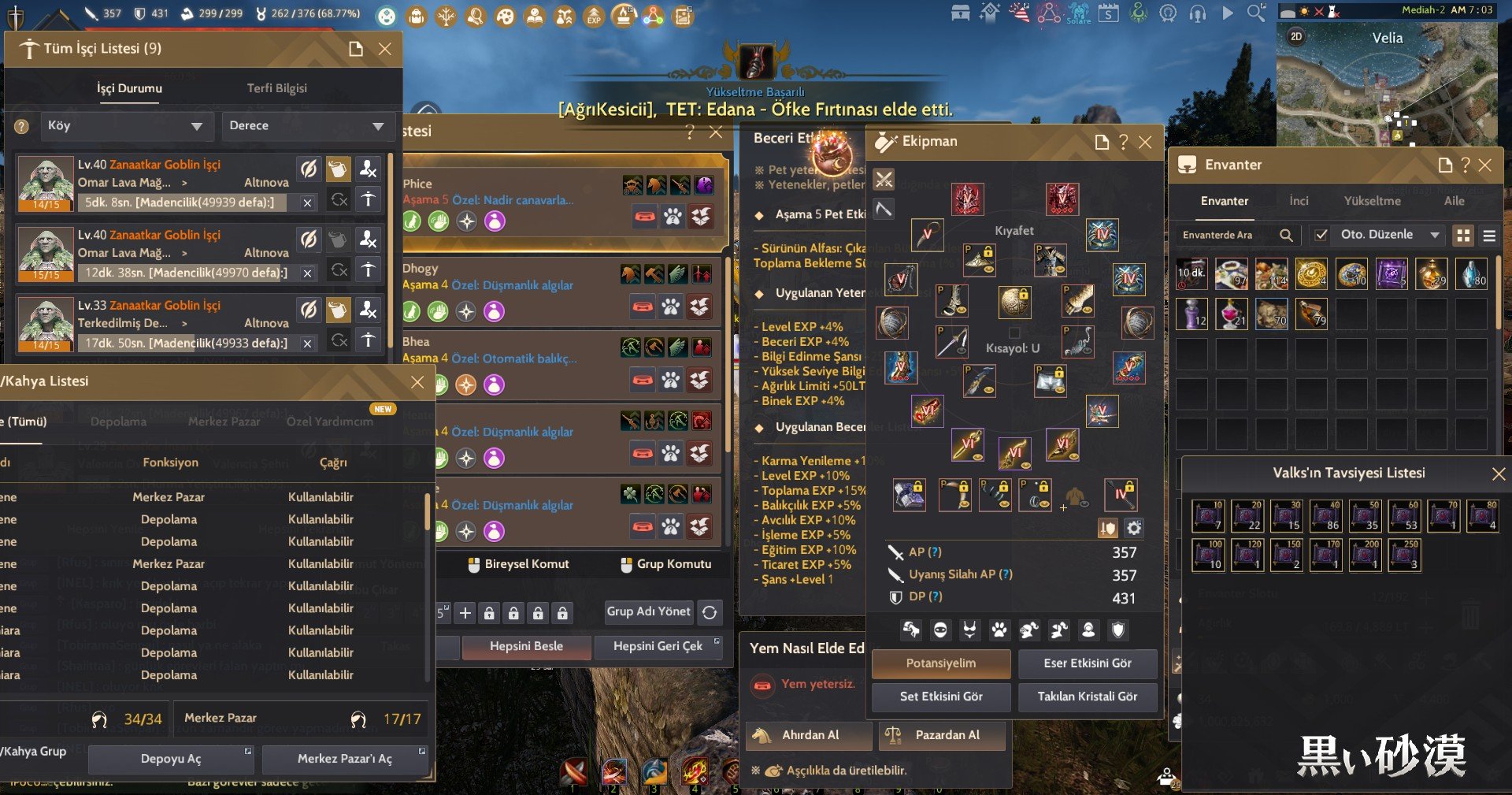Close Valks'ın Tavsiyesi Listesi panel

[1499, 474]
